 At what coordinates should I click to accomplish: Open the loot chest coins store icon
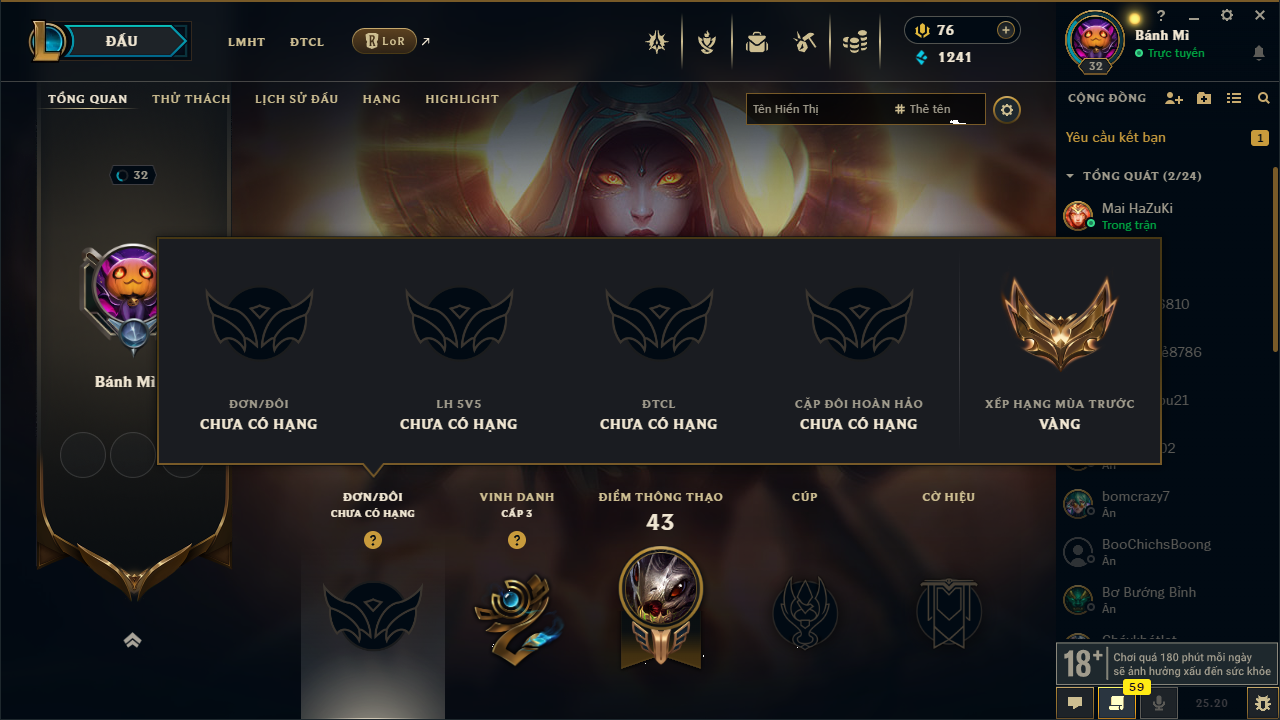[x=854, y=42]
